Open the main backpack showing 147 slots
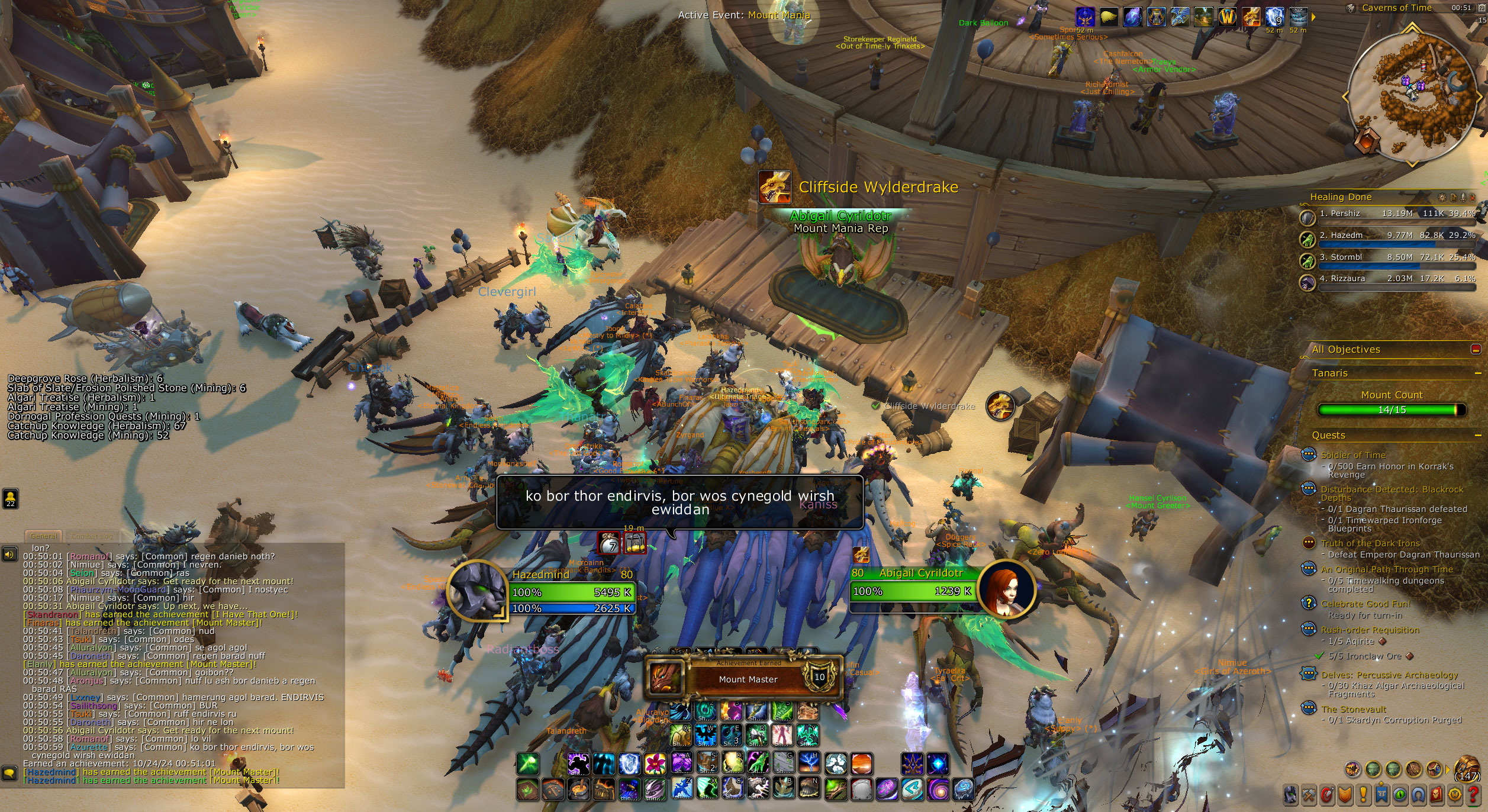The height and width of the screenshot is (812, 1488). click(1467, 769)
